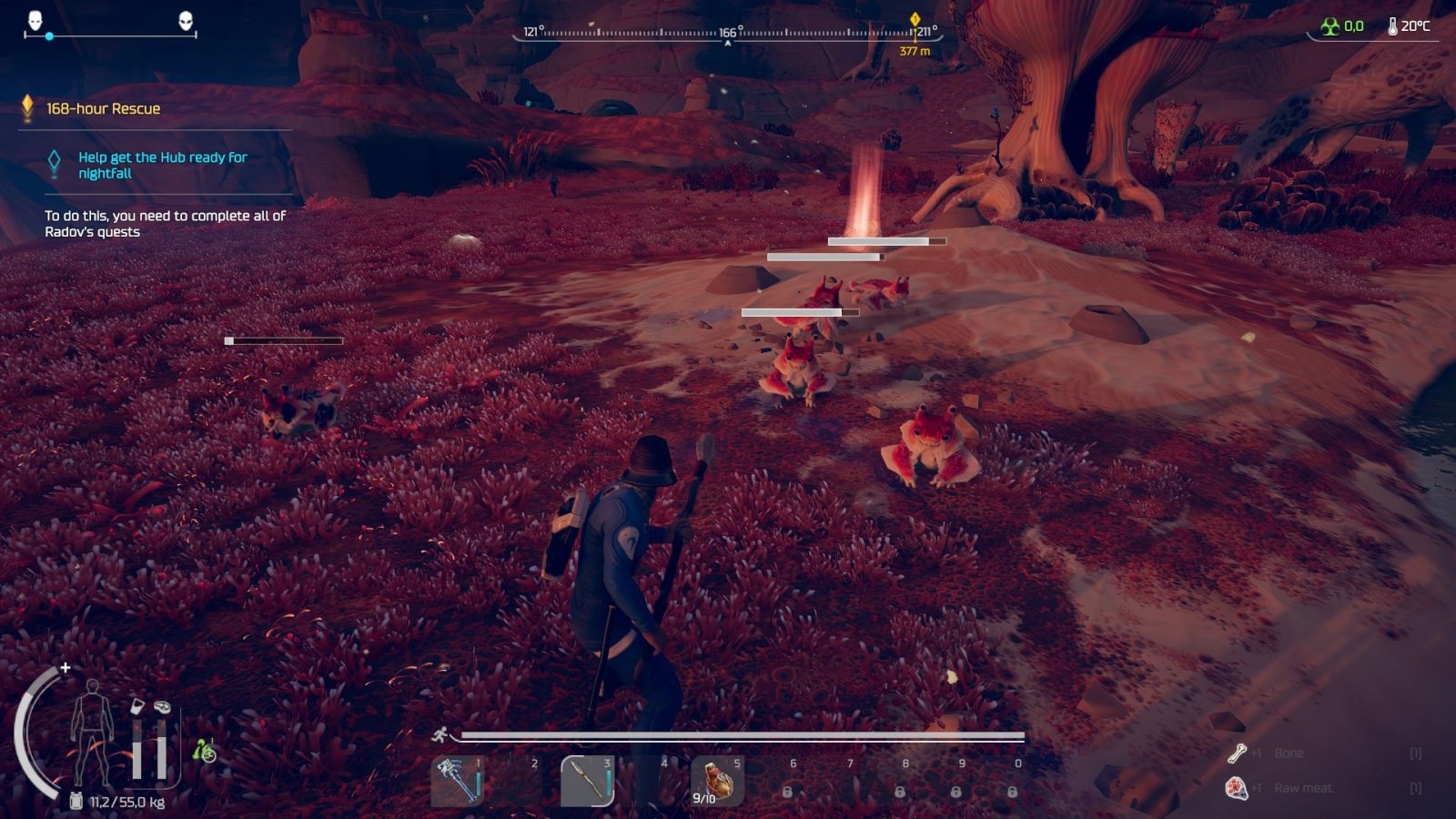Screen dimensions: 1456x819
Task: Select the spear in hotbar slot 3
Action: tap(587, 781)
